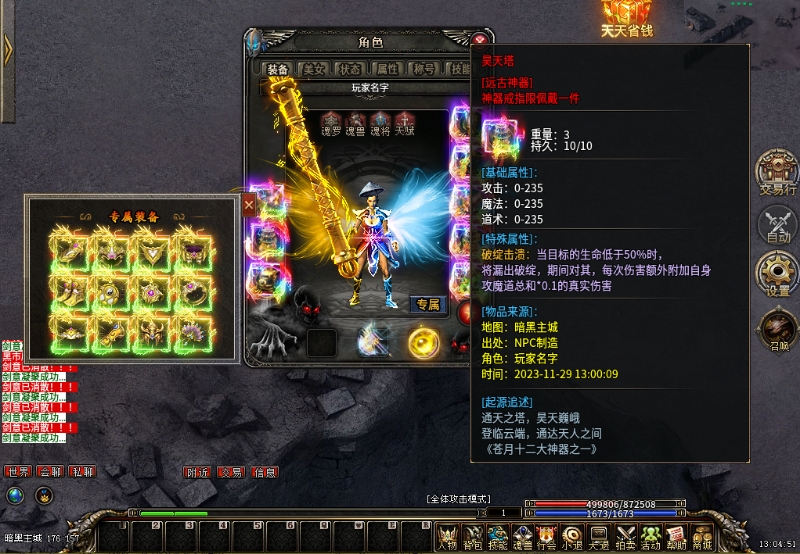Open the 设置 settings gear

coord(777,274)
